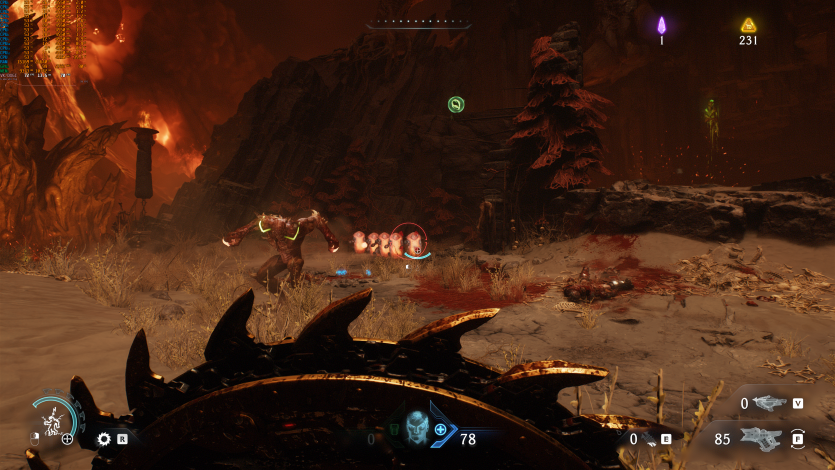This screenshot has width=835, height=470.
Task: Click the purple crystal currency icon
Action: pyautogui.click(x=661, y=25)
